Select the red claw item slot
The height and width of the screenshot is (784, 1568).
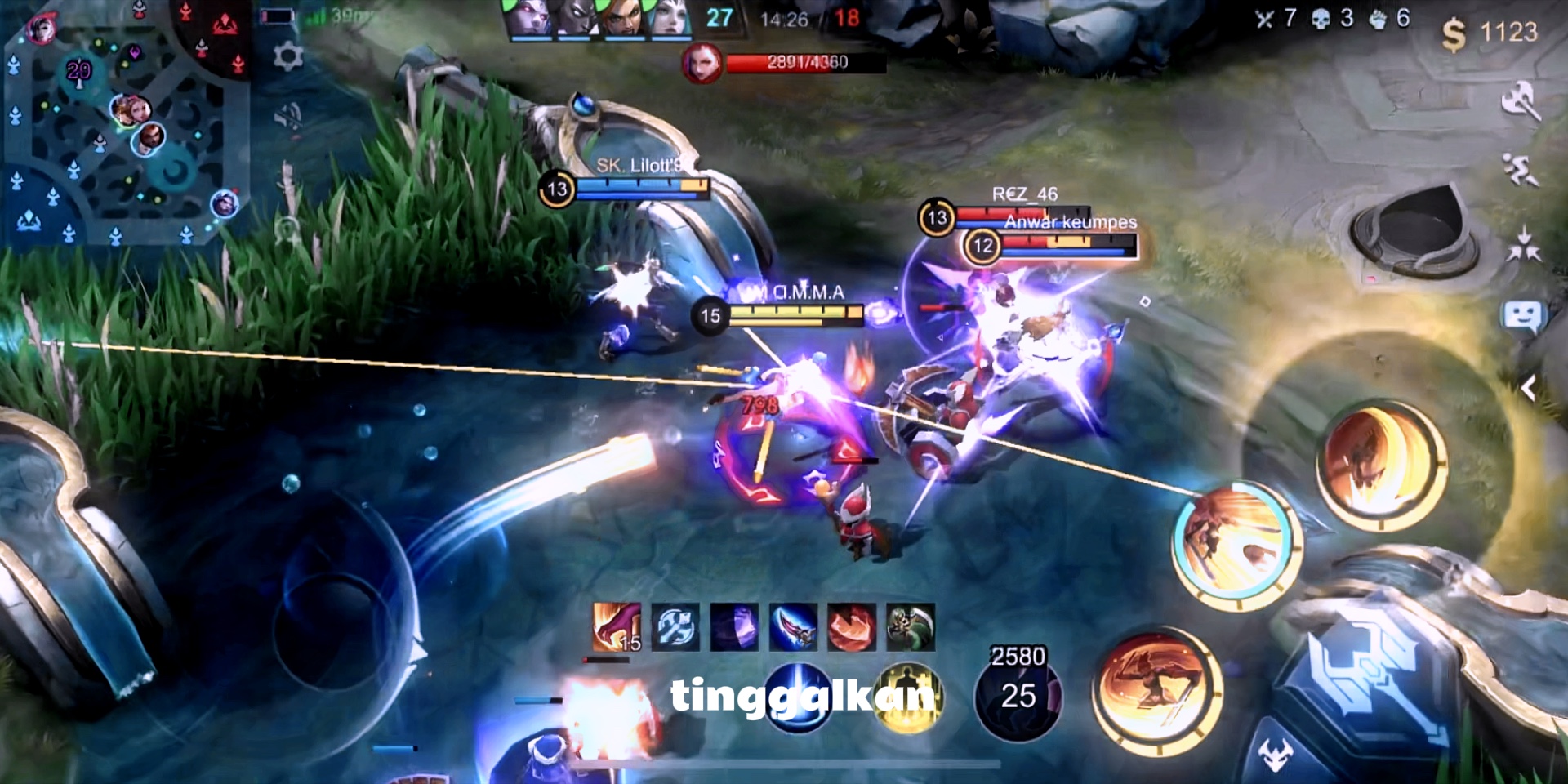click(617, 627)
